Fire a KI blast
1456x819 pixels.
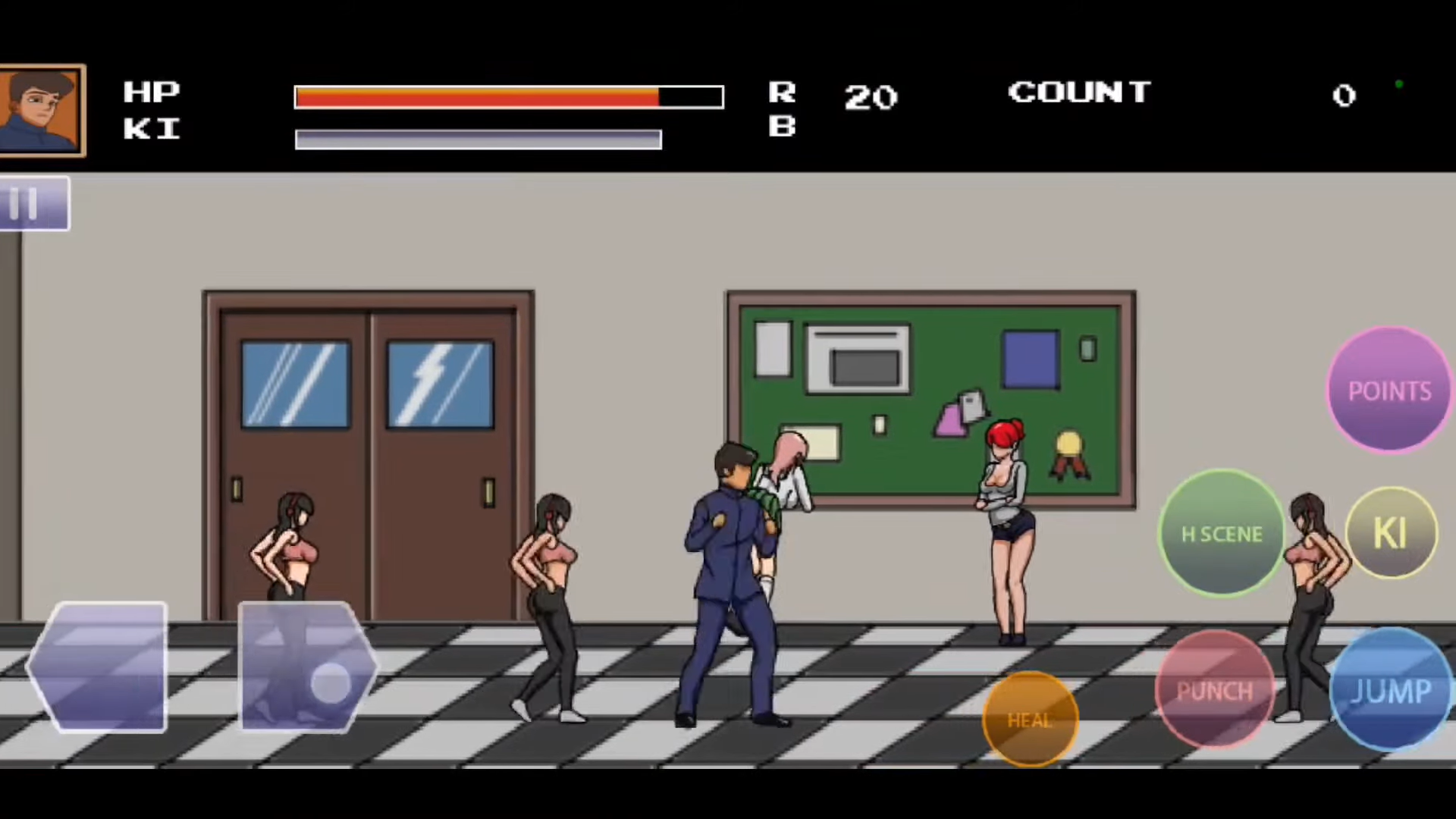coord(1390,533)
